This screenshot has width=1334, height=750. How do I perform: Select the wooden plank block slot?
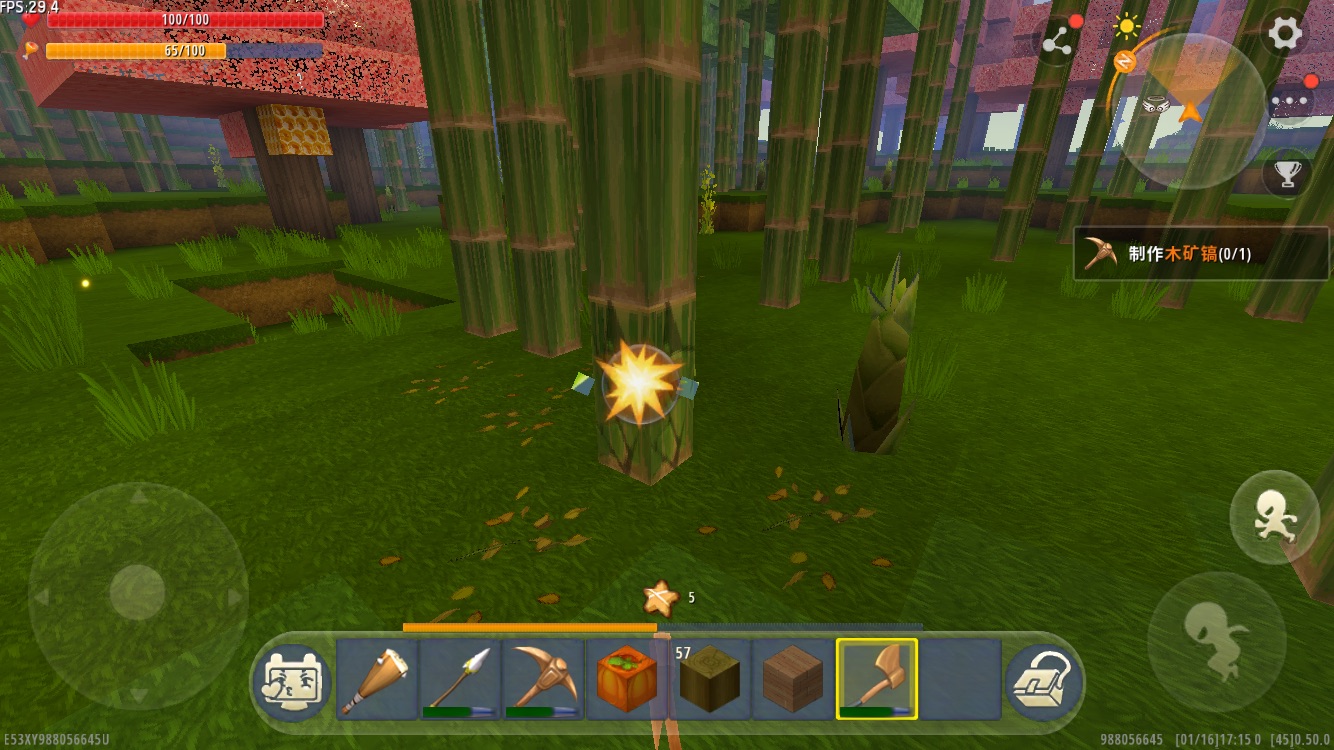click(x=793, y=679)
